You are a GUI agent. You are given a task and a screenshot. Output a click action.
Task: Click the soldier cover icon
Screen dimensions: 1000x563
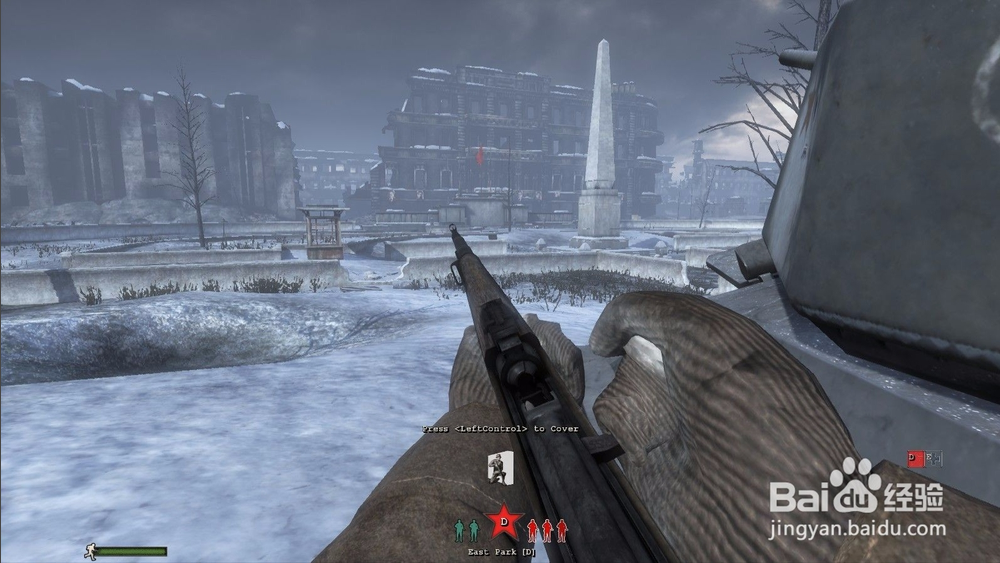(x=500, y=467)
